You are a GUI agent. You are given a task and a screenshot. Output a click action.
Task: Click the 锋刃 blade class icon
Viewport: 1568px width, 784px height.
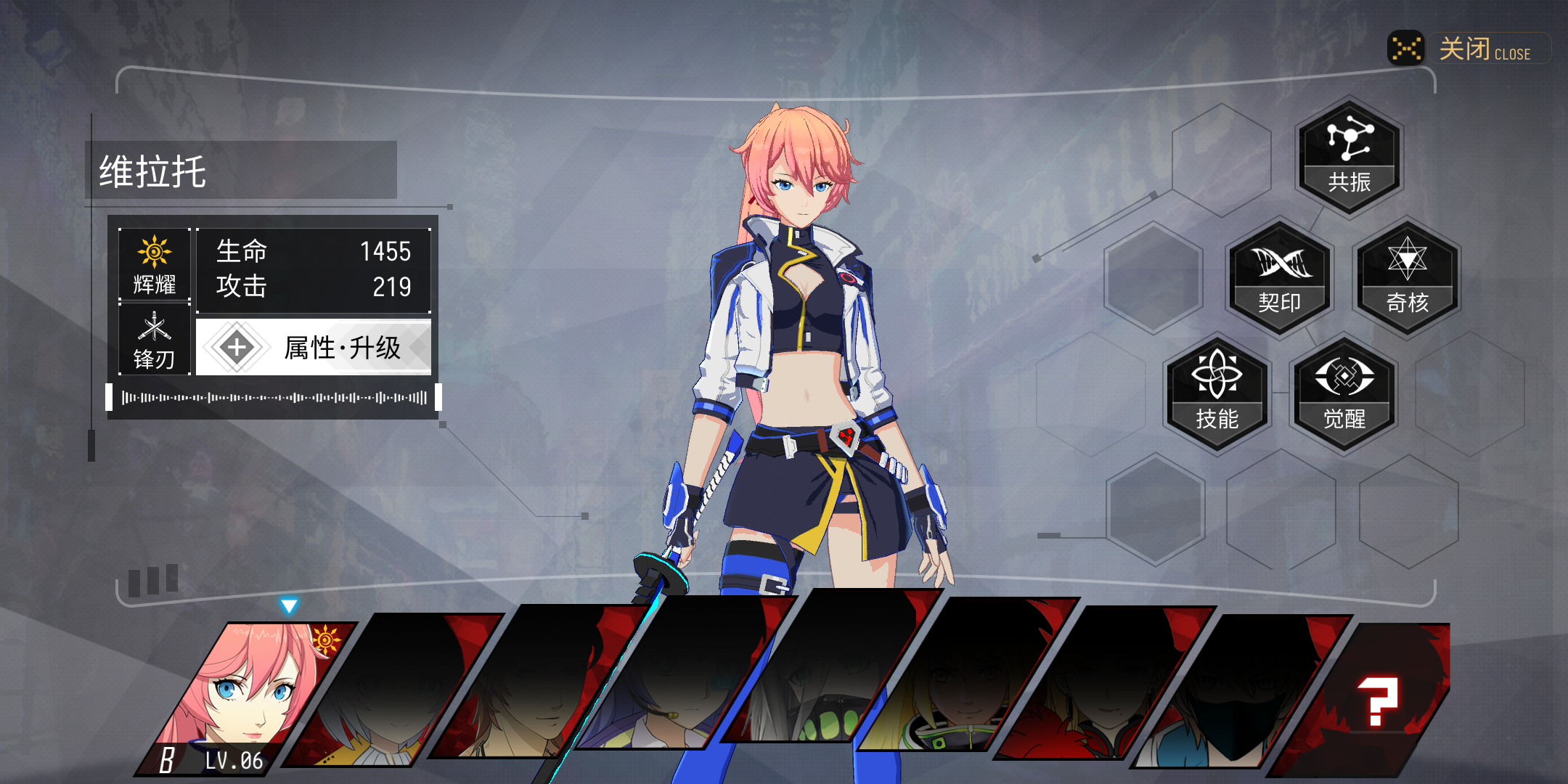click(155, 340)
